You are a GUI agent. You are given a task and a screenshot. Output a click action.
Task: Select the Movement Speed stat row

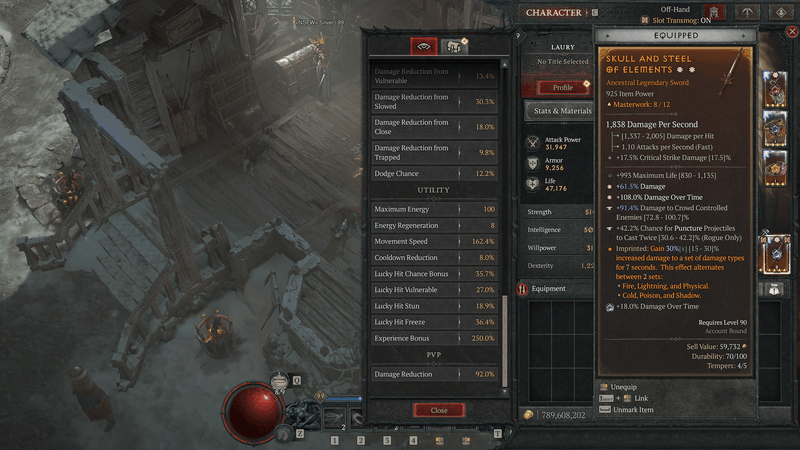(436, 241)
